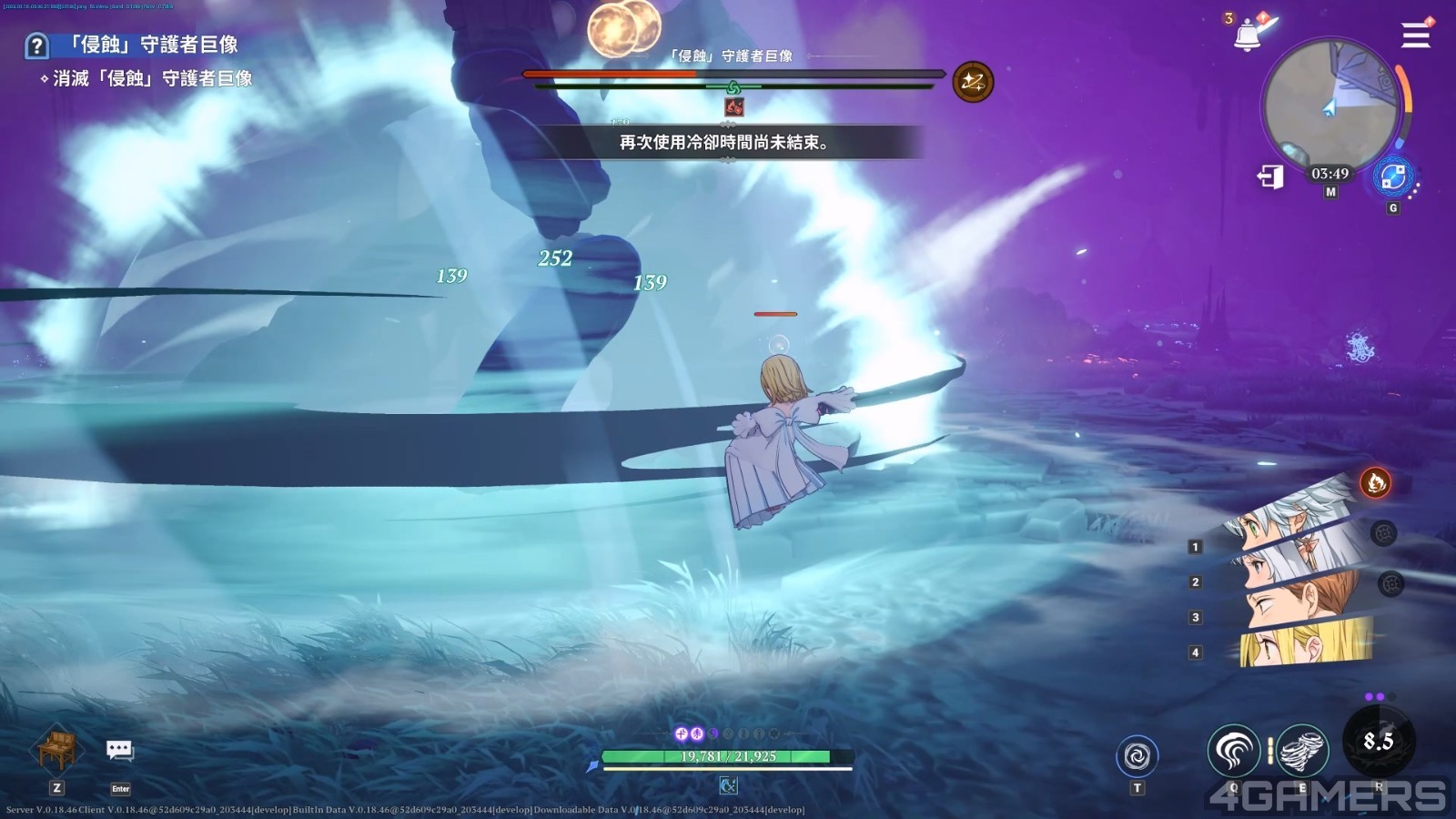Activate the blue glowing orbit skill icon
1456x819 pixels.
pos(1392,177)
